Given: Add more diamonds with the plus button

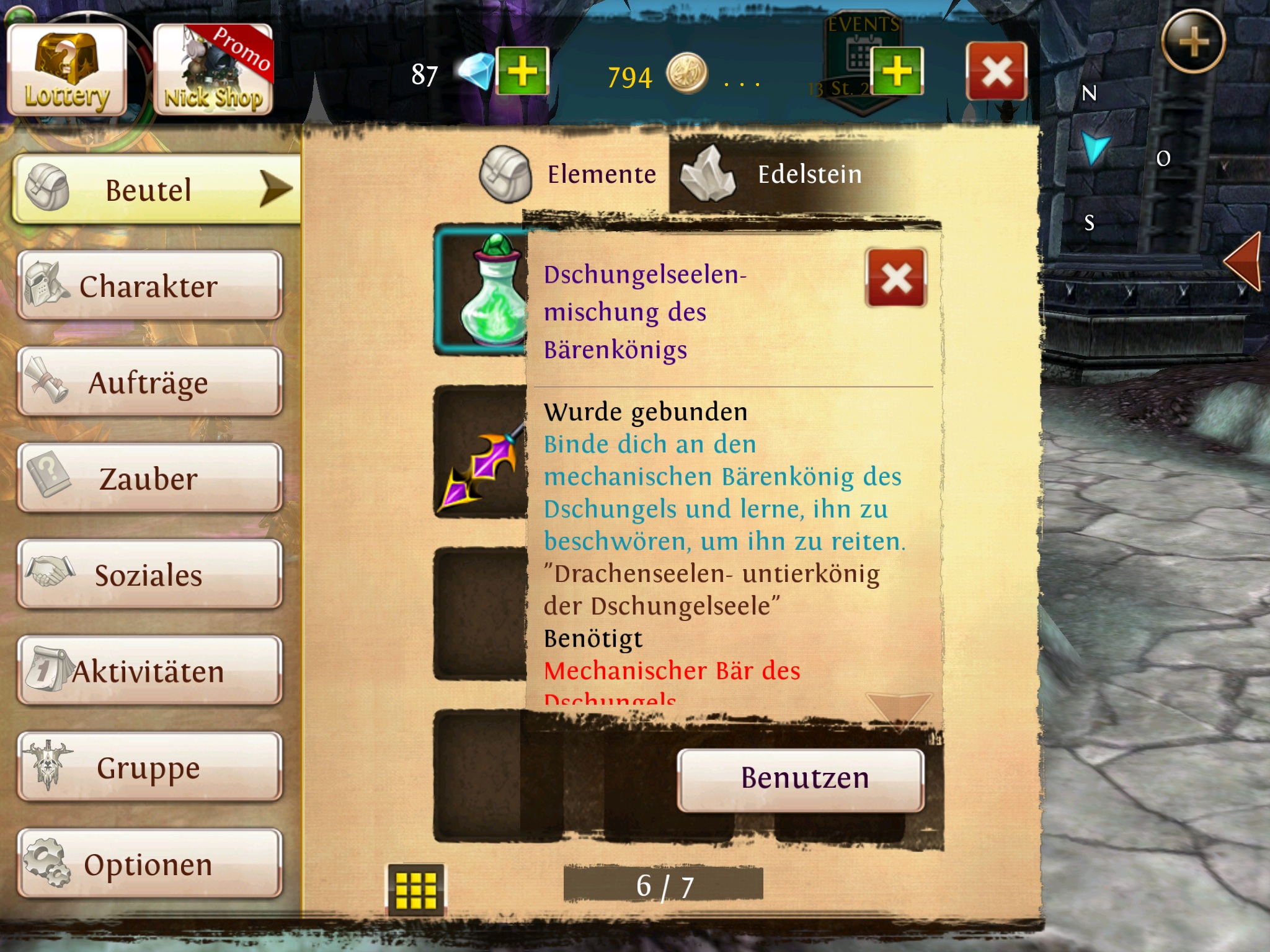Looking at the screenshot, I should pos(522,71).
